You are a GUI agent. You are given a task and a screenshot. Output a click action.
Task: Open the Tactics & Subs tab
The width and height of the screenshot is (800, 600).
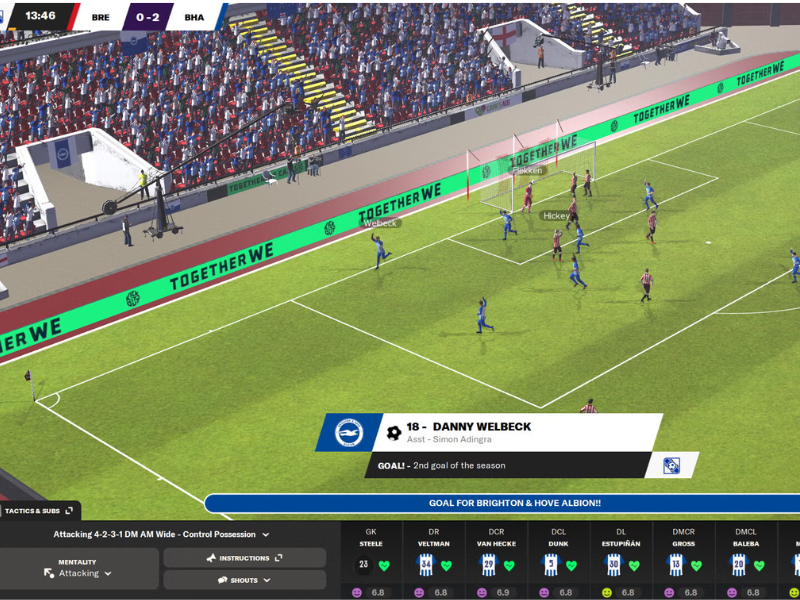pos(39,511)
